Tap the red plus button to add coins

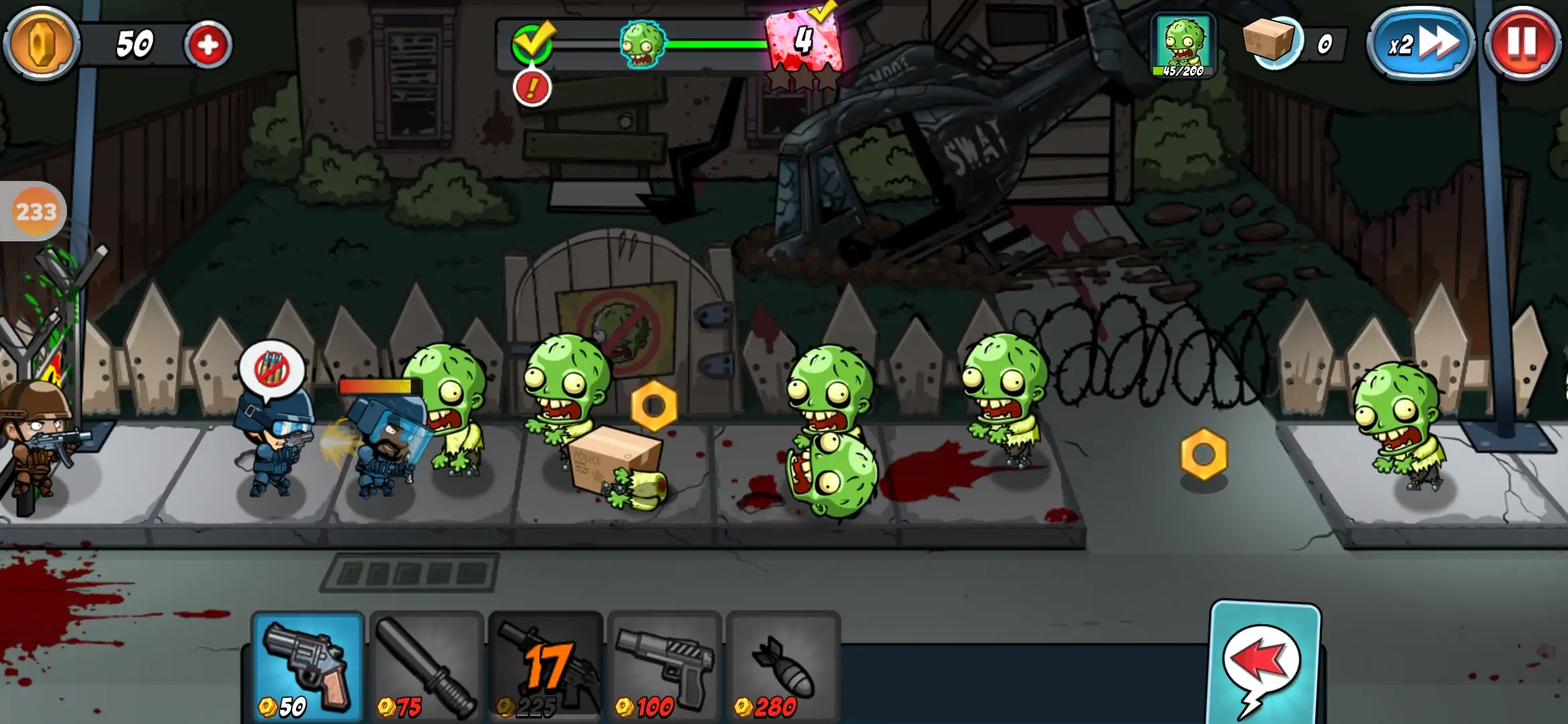pyautogui.click(x=208, y=45)
